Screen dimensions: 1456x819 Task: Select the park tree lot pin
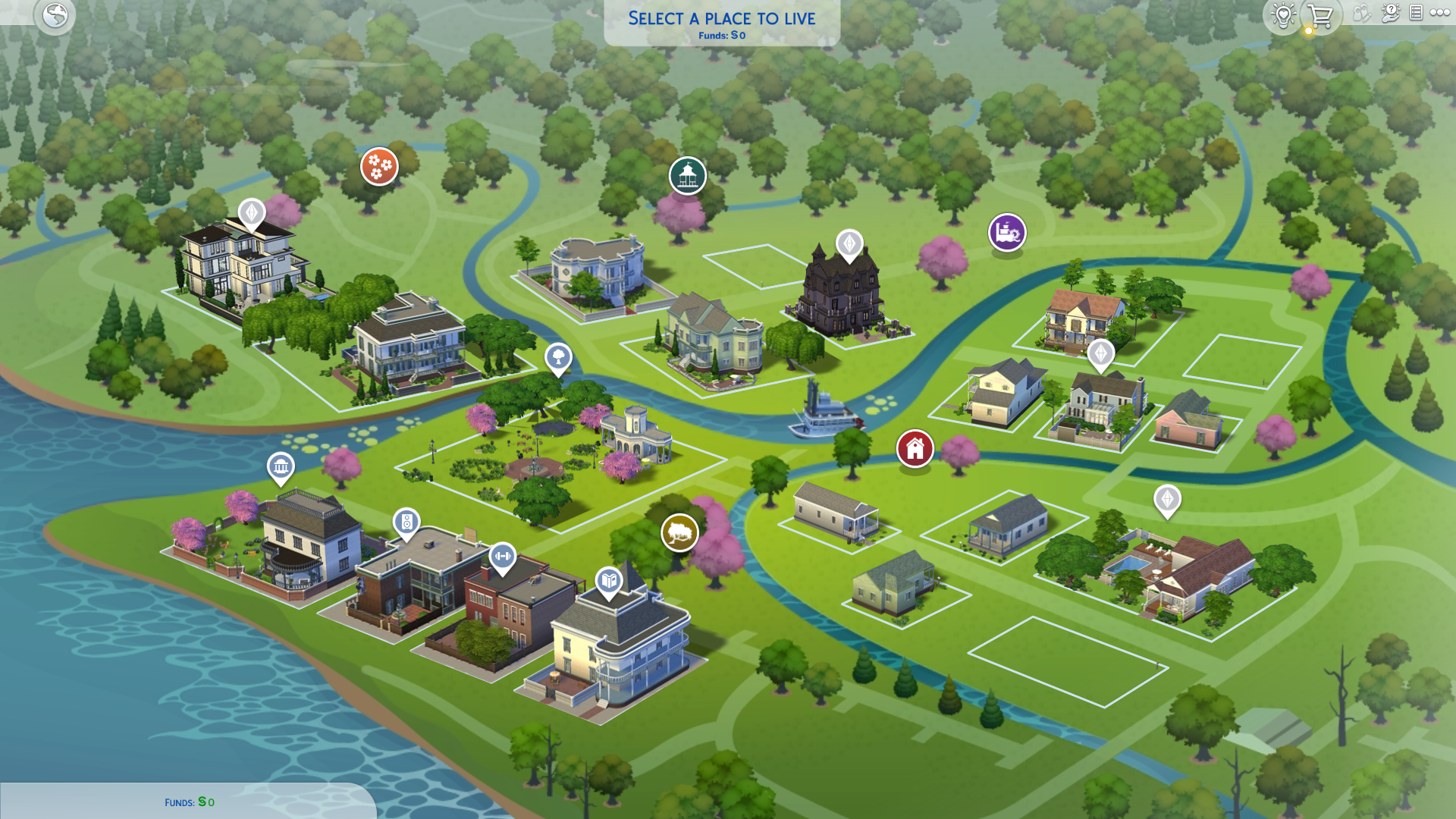point(558,356)
